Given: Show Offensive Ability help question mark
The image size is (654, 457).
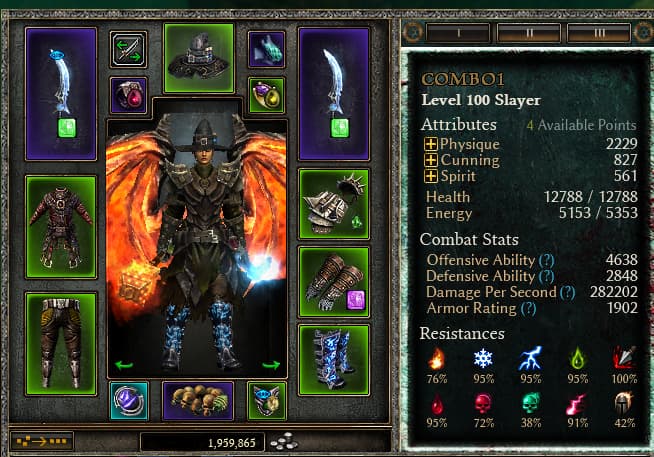Looking at the screenshot, I should pos(546,260).
